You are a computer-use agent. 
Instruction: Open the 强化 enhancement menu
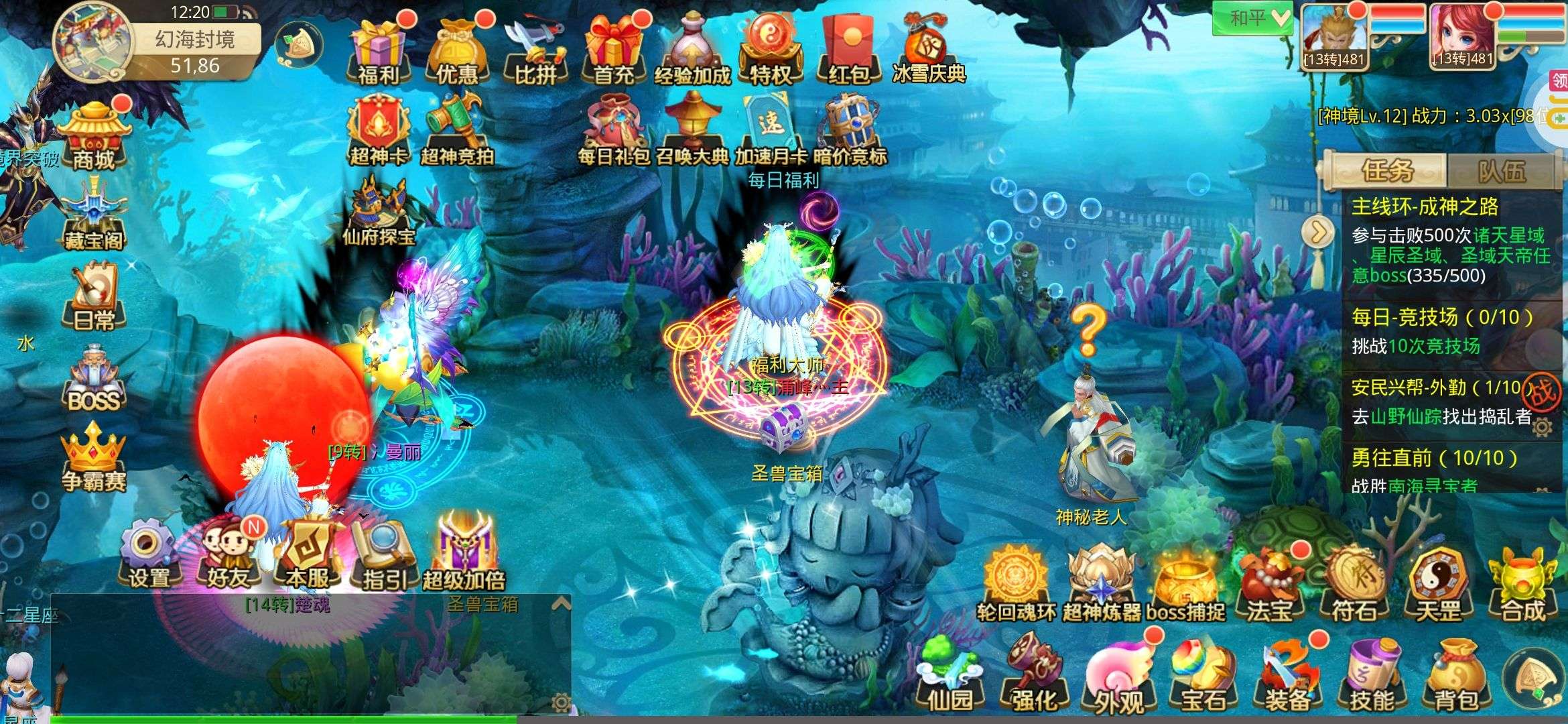[x=1035, y=677]
